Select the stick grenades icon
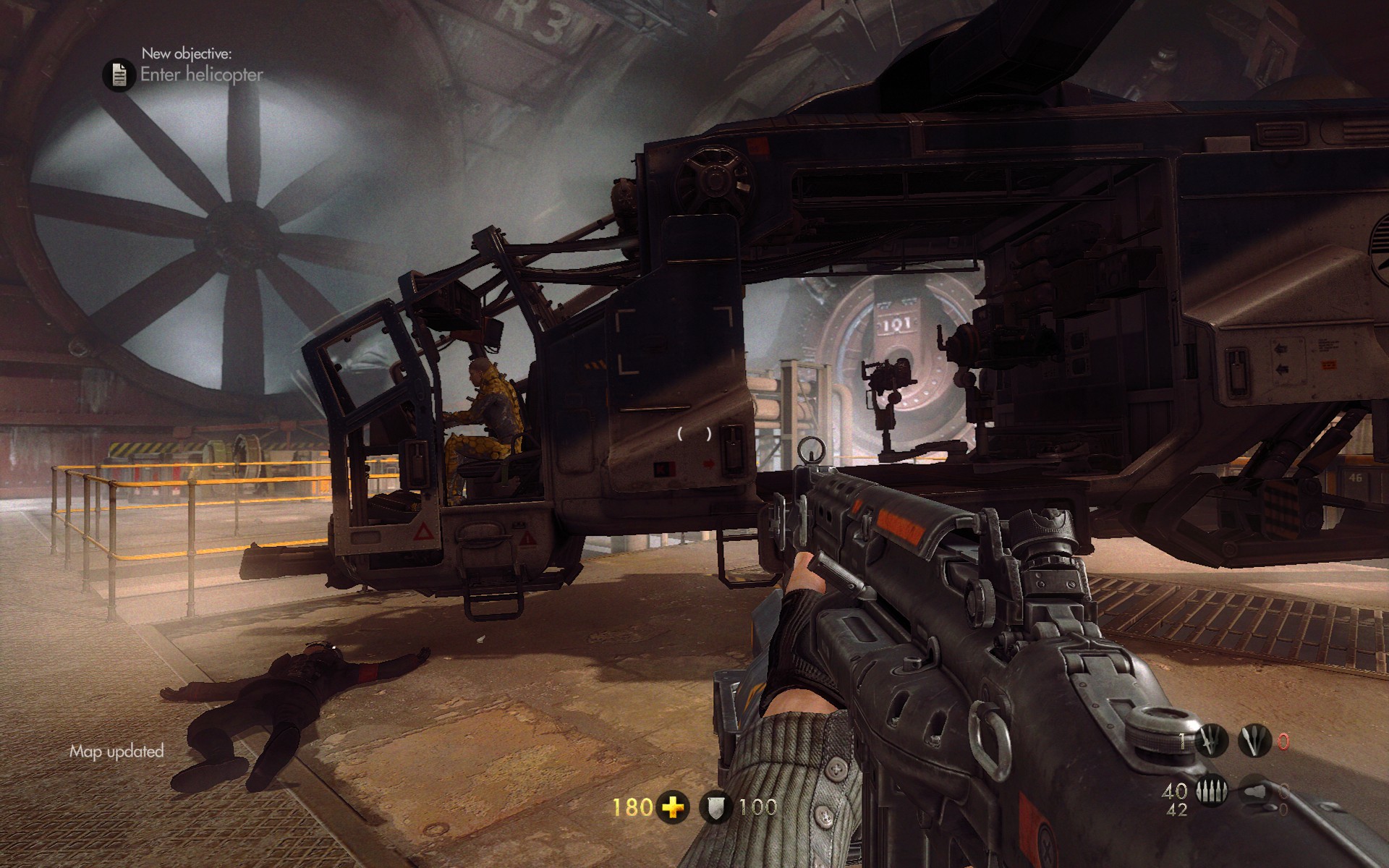 [x=1255, y=741]
